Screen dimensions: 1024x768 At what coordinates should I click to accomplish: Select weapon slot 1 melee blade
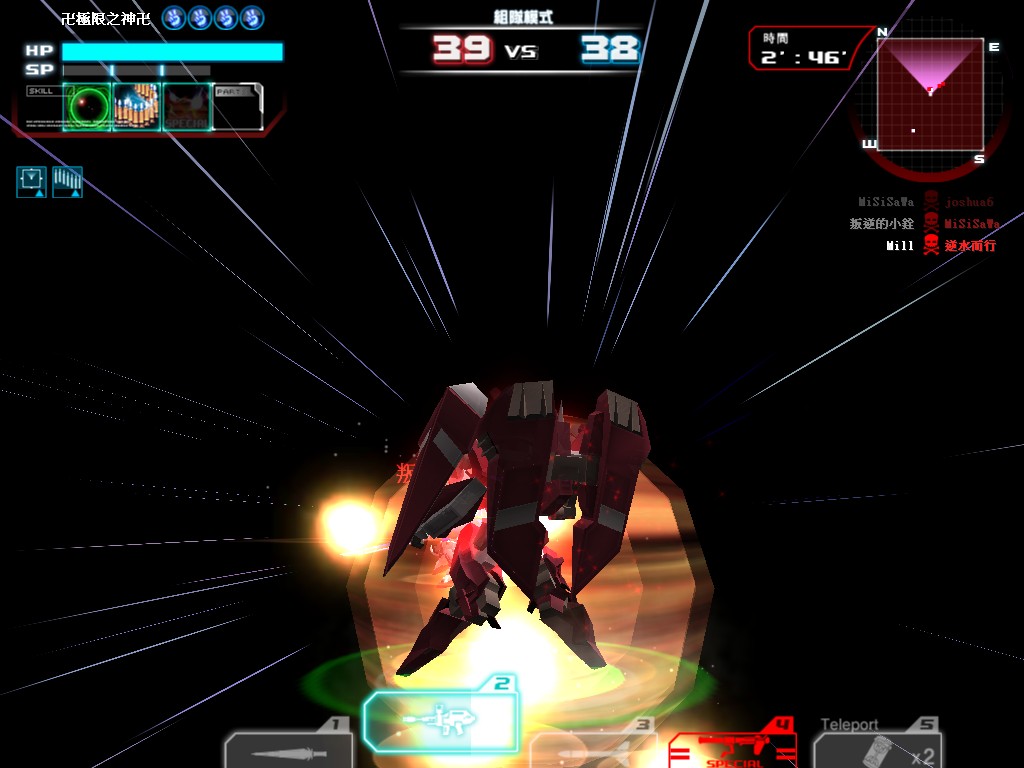pyautogui.click(x=288, y=750)
